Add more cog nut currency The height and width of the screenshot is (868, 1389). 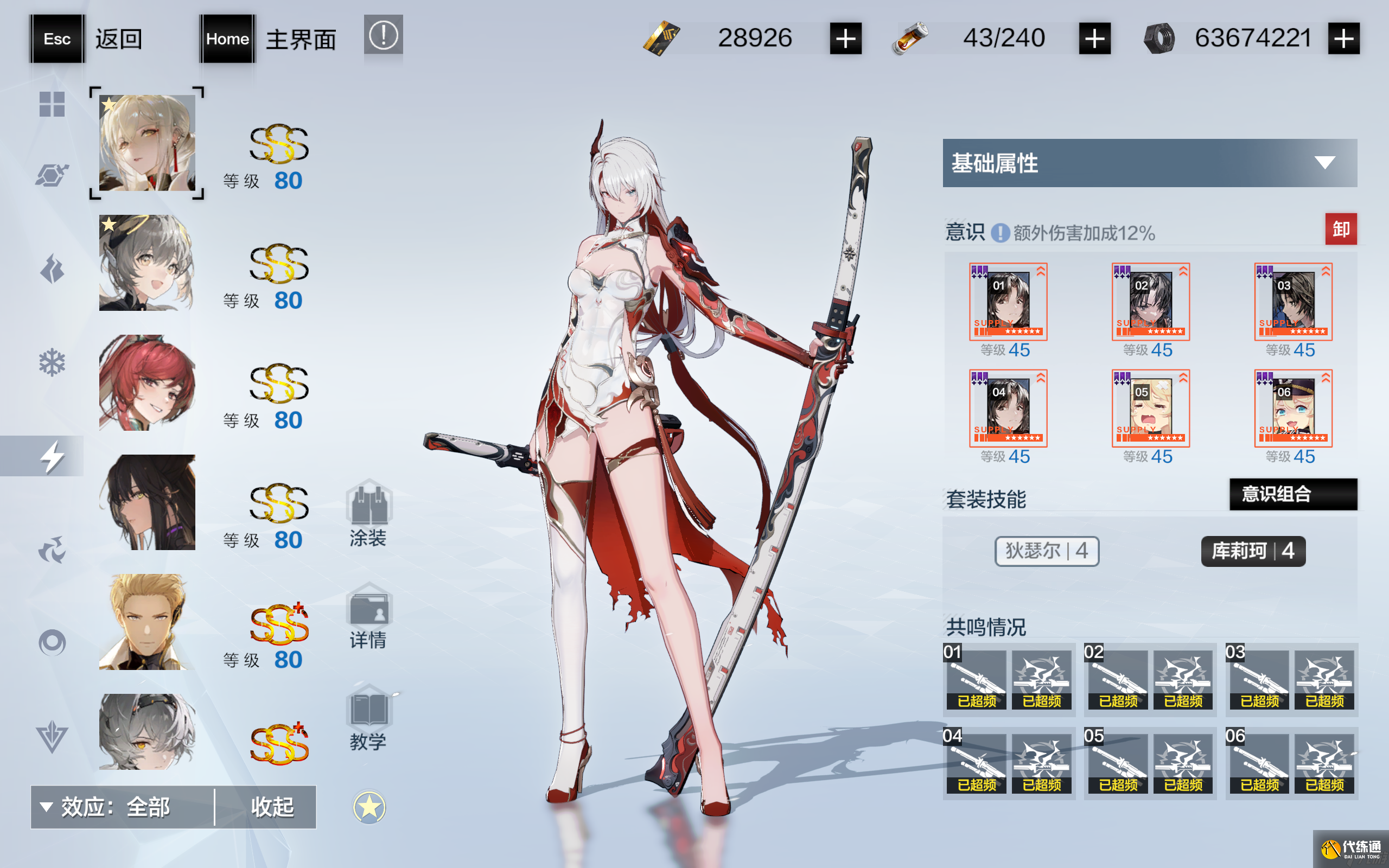[1343, 39]
